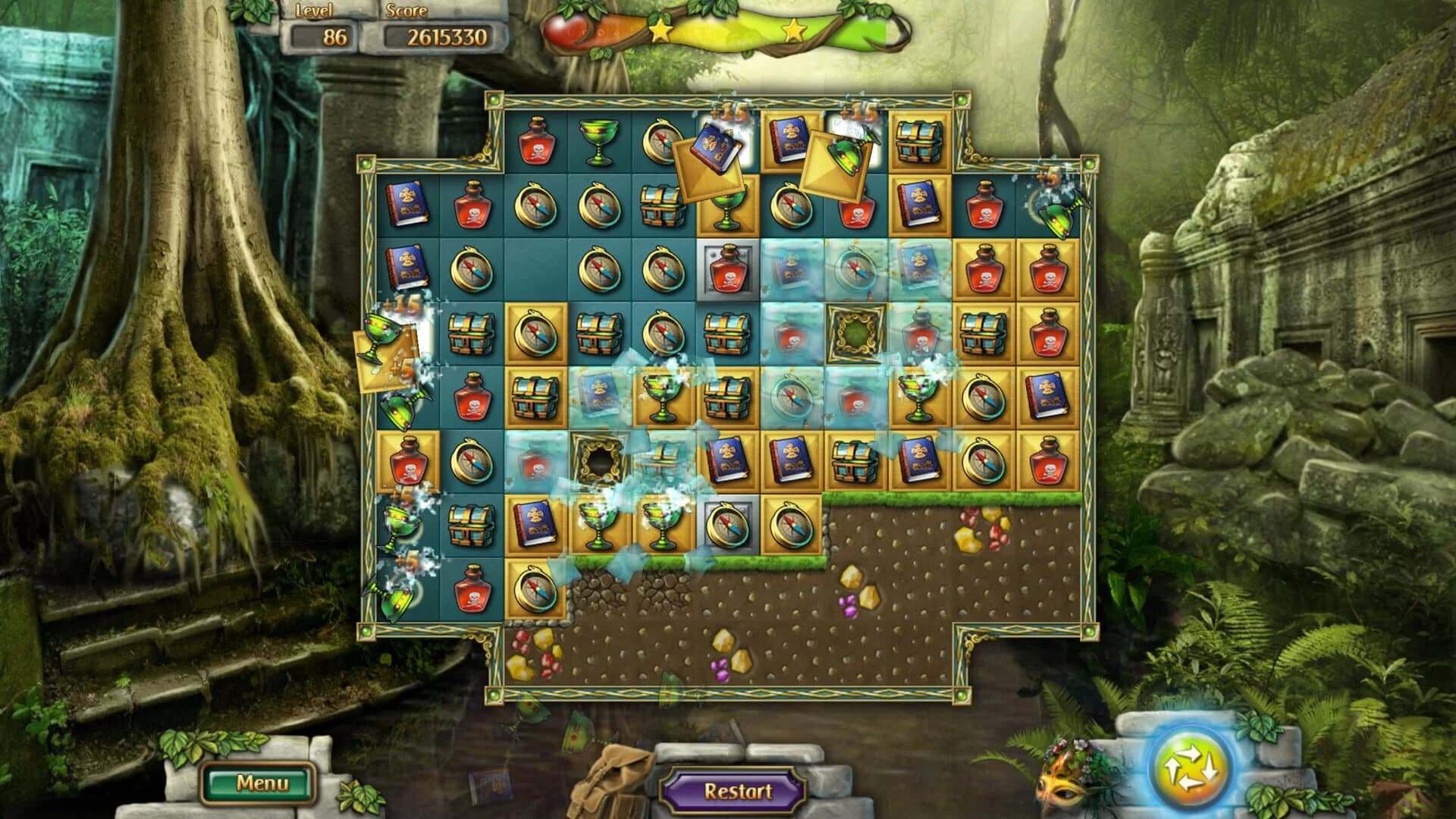Click the second star on the progress meter
1456x819 pixels.
pyautogui.click(x=794, y=31)
